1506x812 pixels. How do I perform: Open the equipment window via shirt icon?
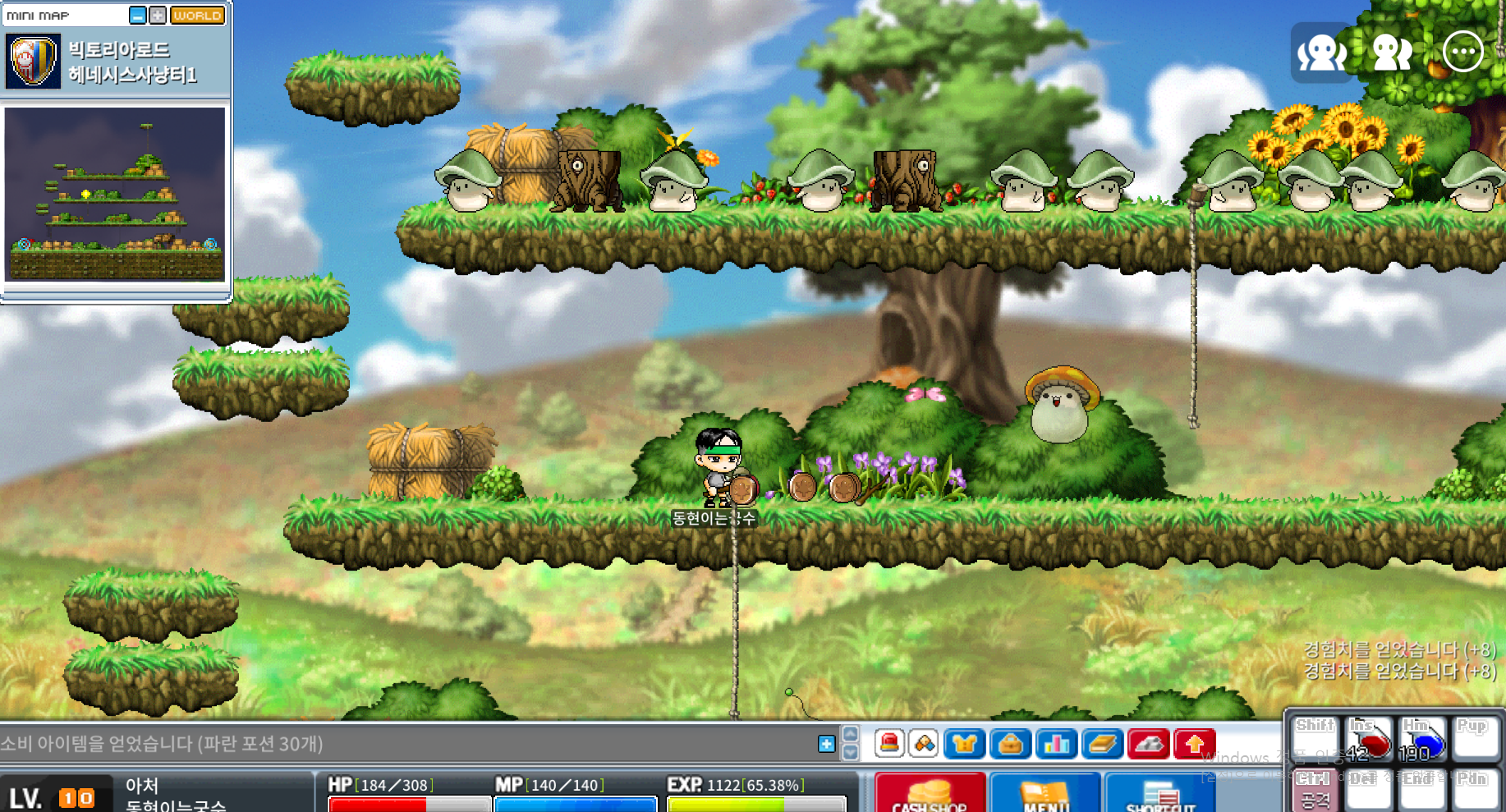click(x=965, y=744)
